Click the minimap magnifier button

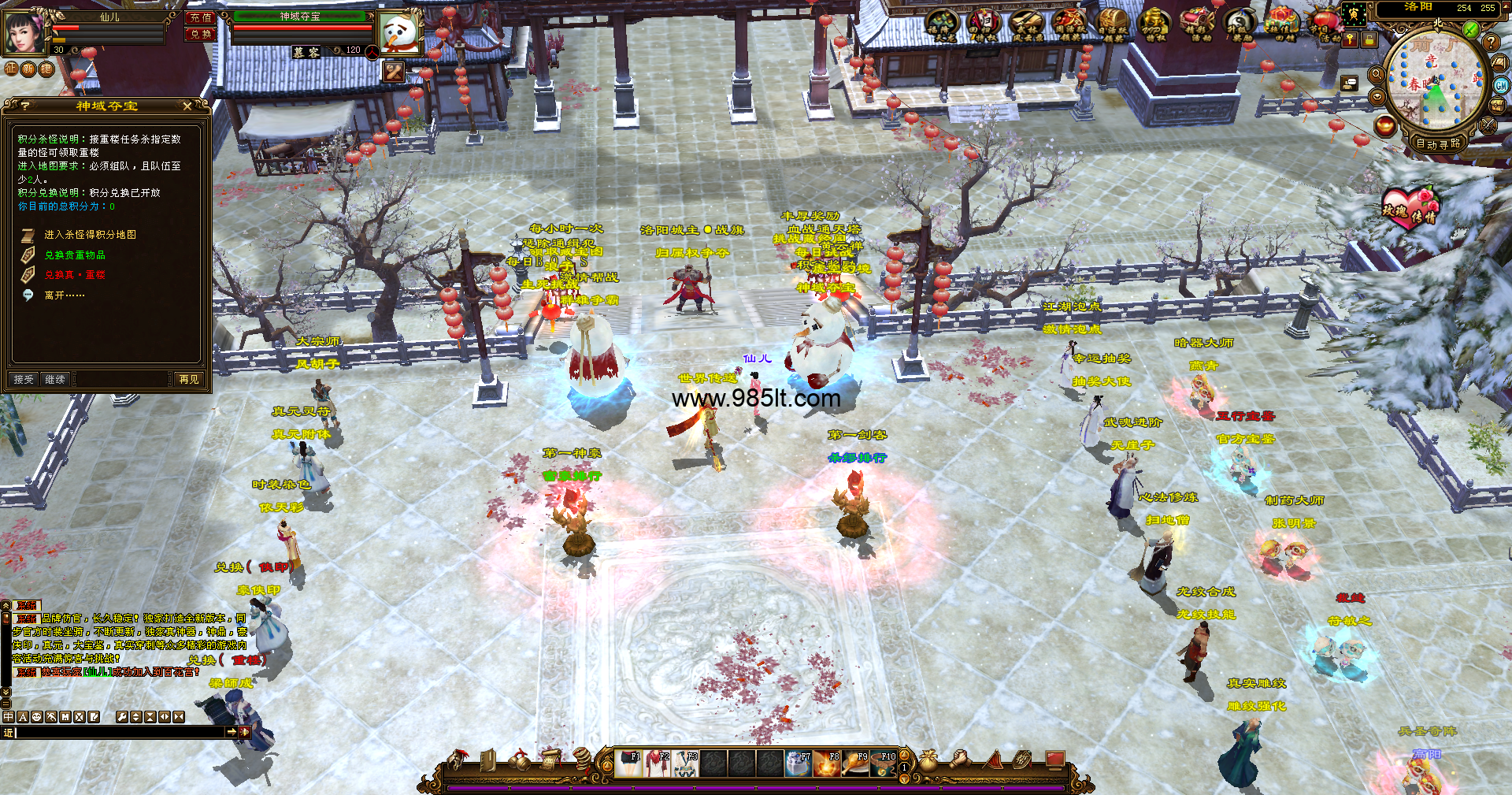pyautogui.click(x=1377, y=74)
